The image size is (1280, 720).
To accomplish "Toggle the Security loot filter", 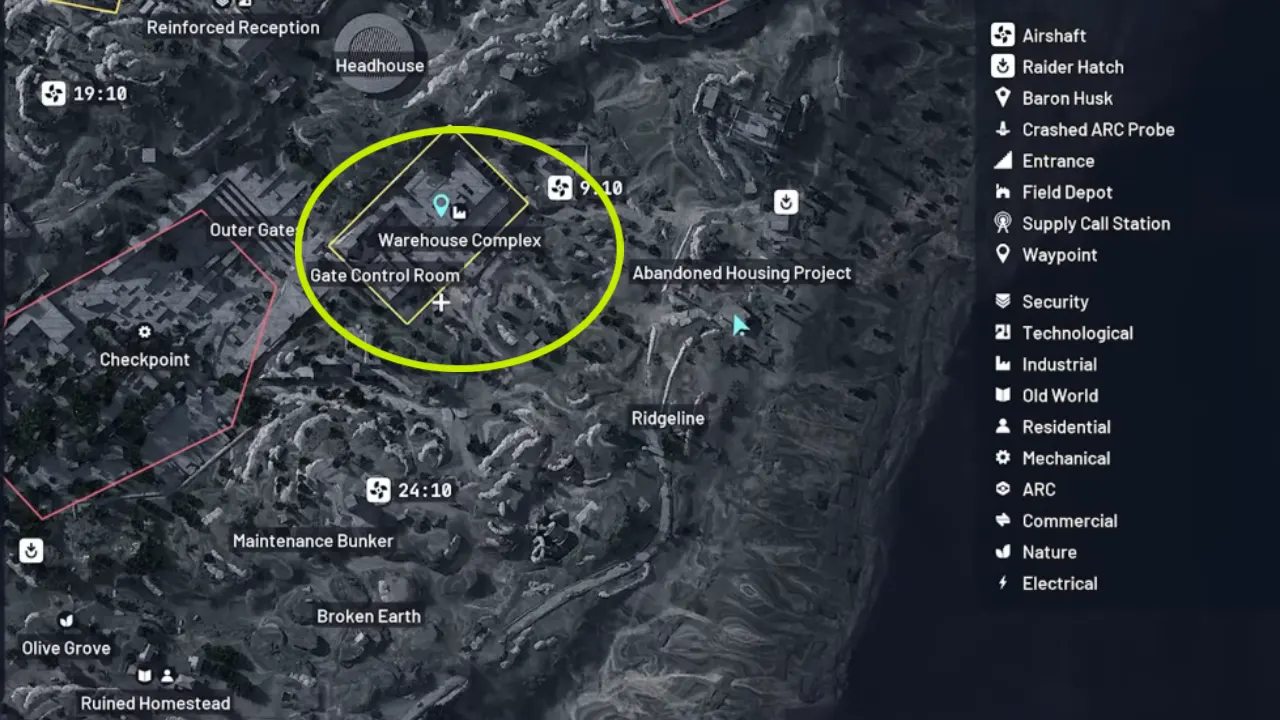I will point(1003,301).
